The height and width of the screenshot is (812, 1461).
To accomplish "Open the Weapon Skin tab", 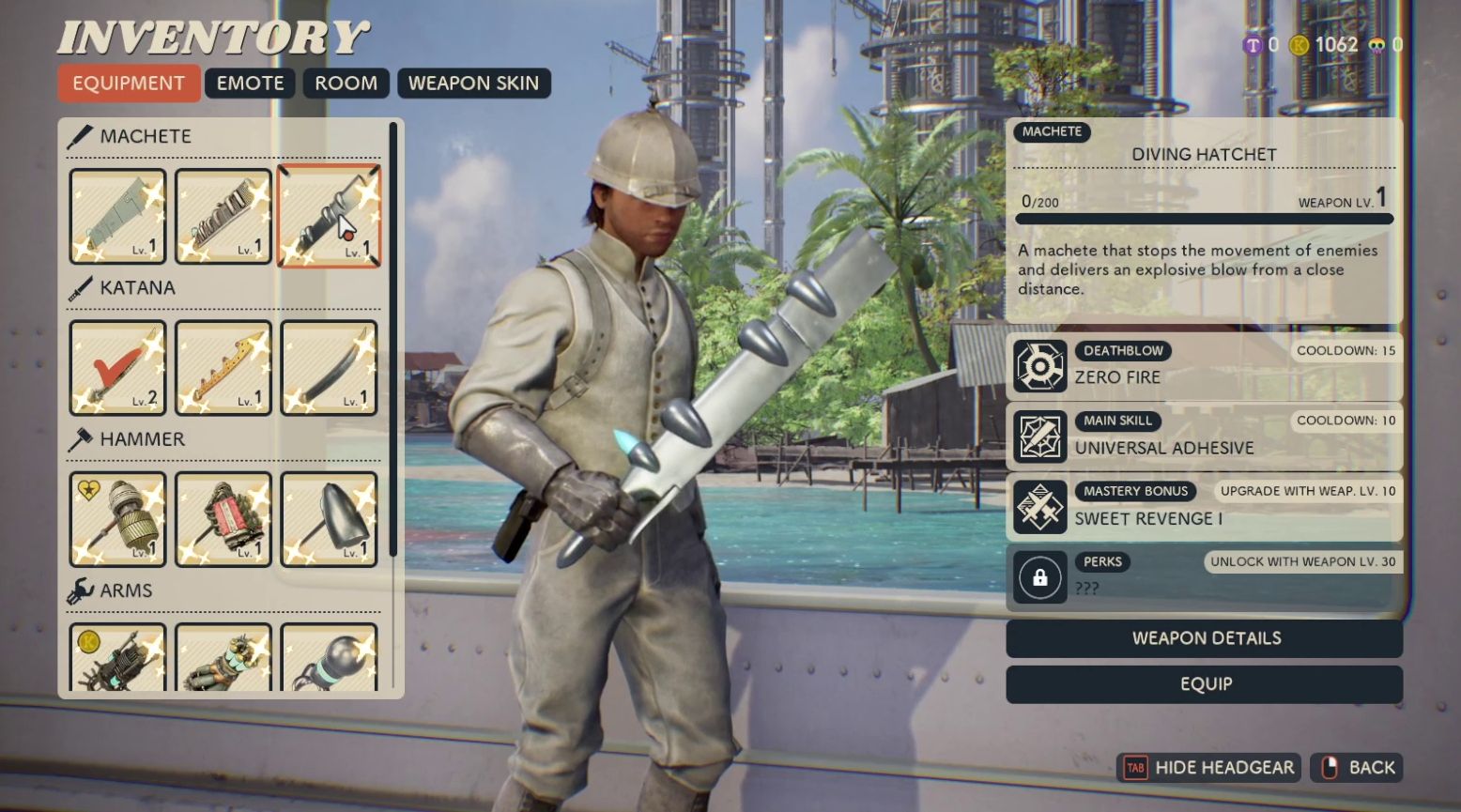I will 473,84.
